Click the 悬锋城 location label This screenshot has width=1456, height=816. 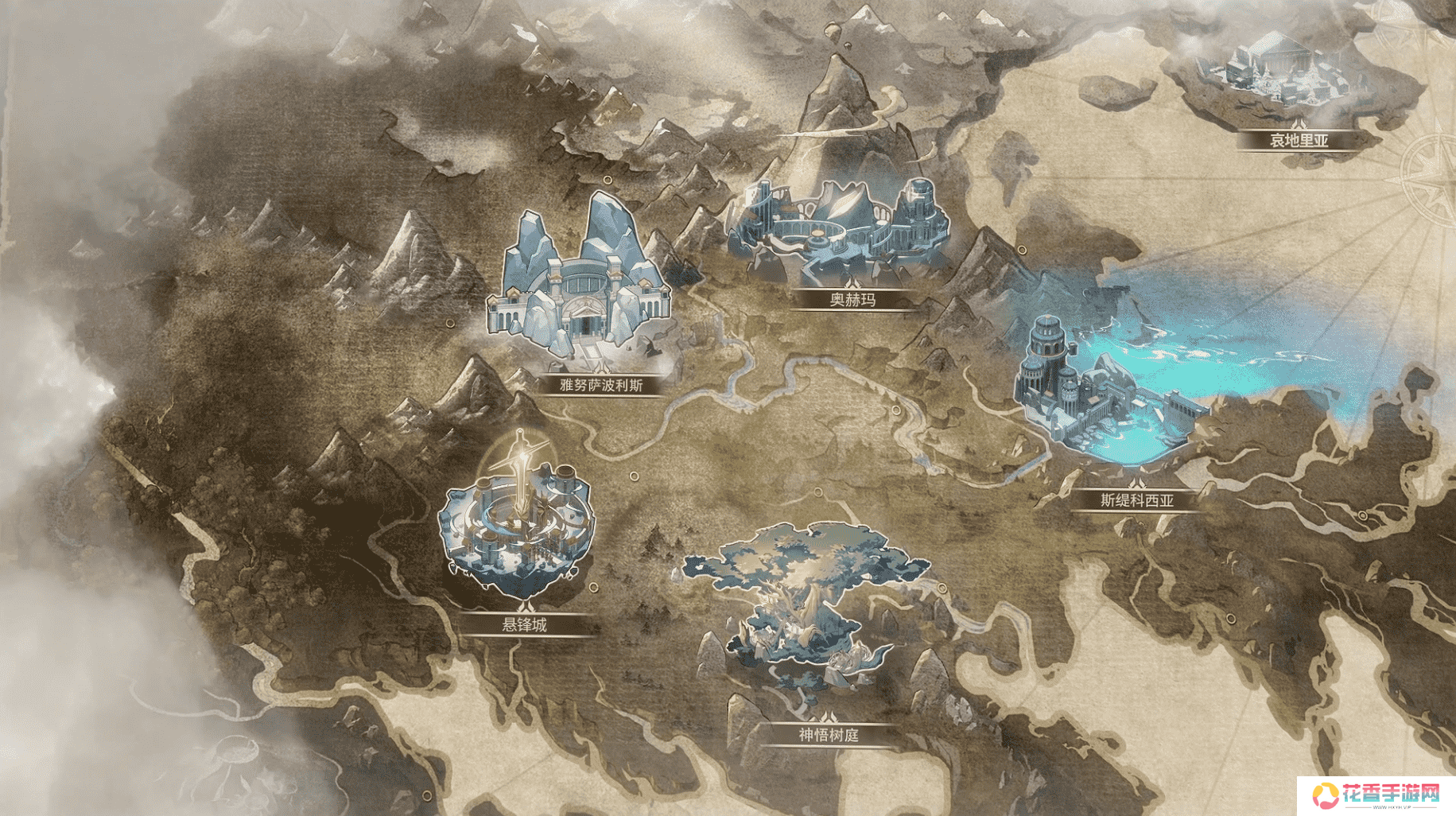pyautogui.click(x=524, y=625)
